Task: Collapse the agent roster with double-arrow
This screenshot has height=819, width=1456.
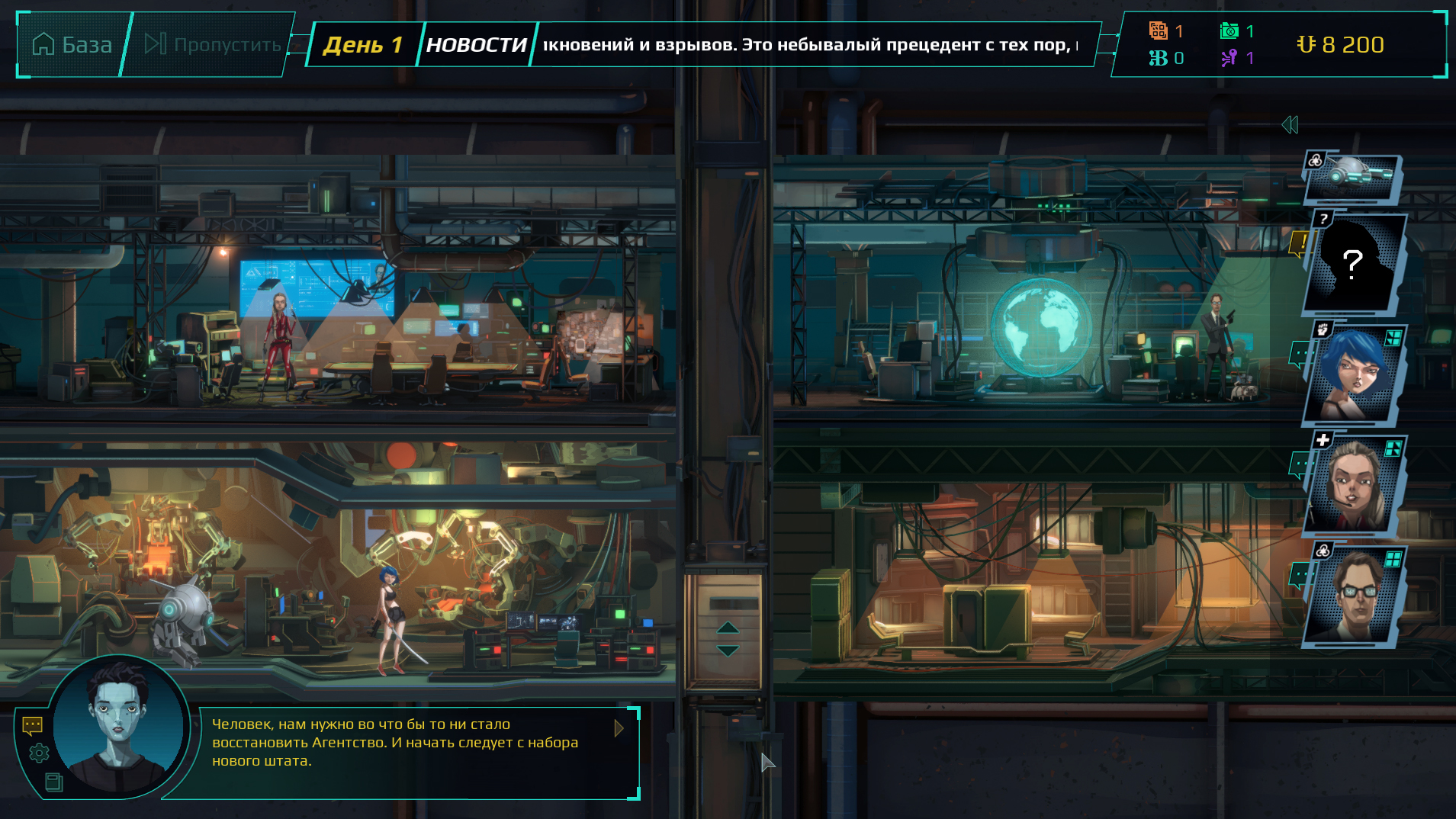Action: coord(1290,125)
